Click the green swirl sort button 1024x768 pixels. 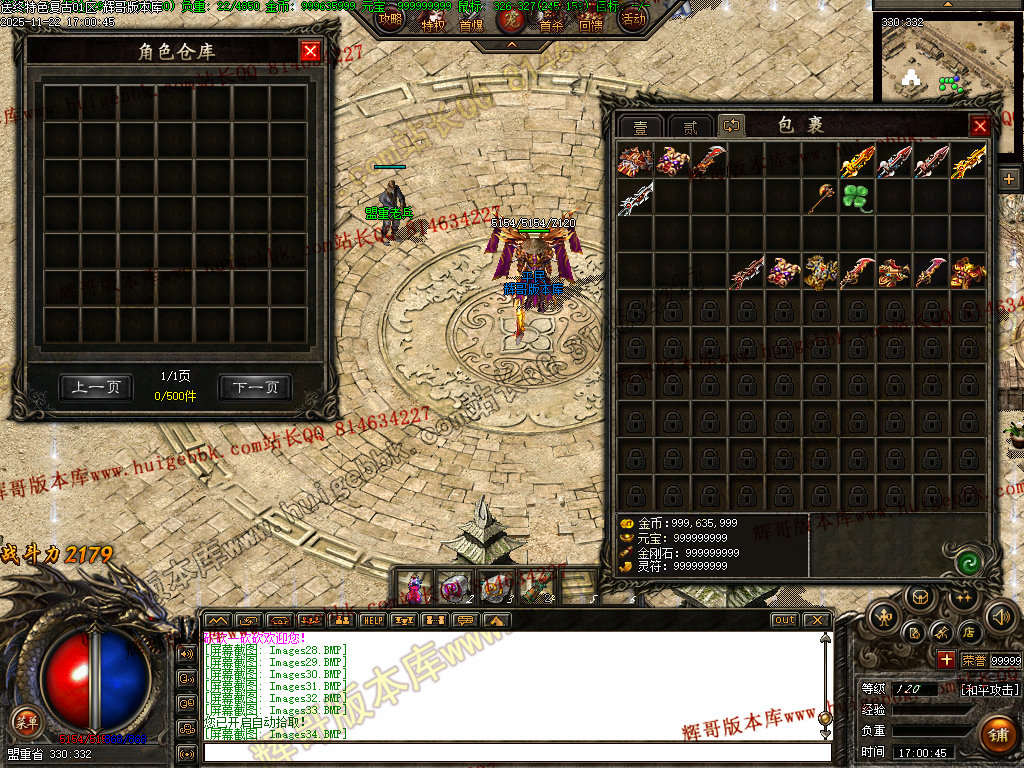[967, 562]
